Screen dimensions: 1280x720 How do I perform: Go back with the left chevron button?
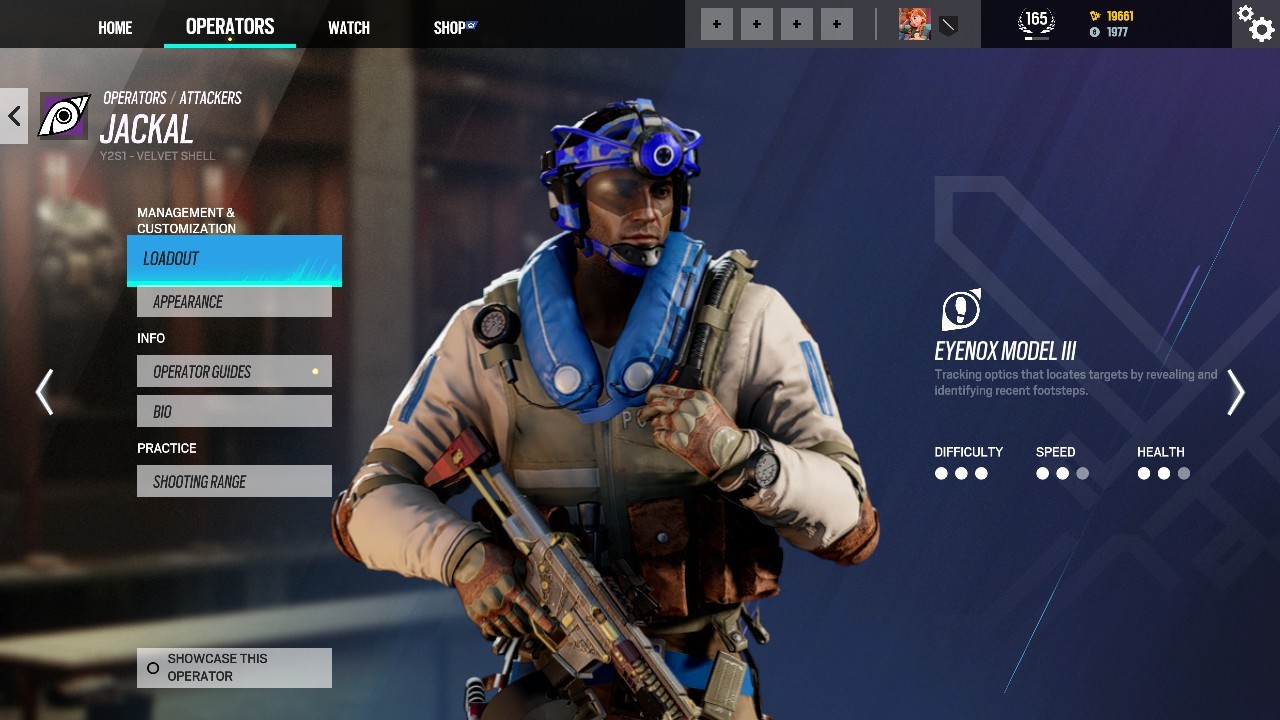click(14, 116)
